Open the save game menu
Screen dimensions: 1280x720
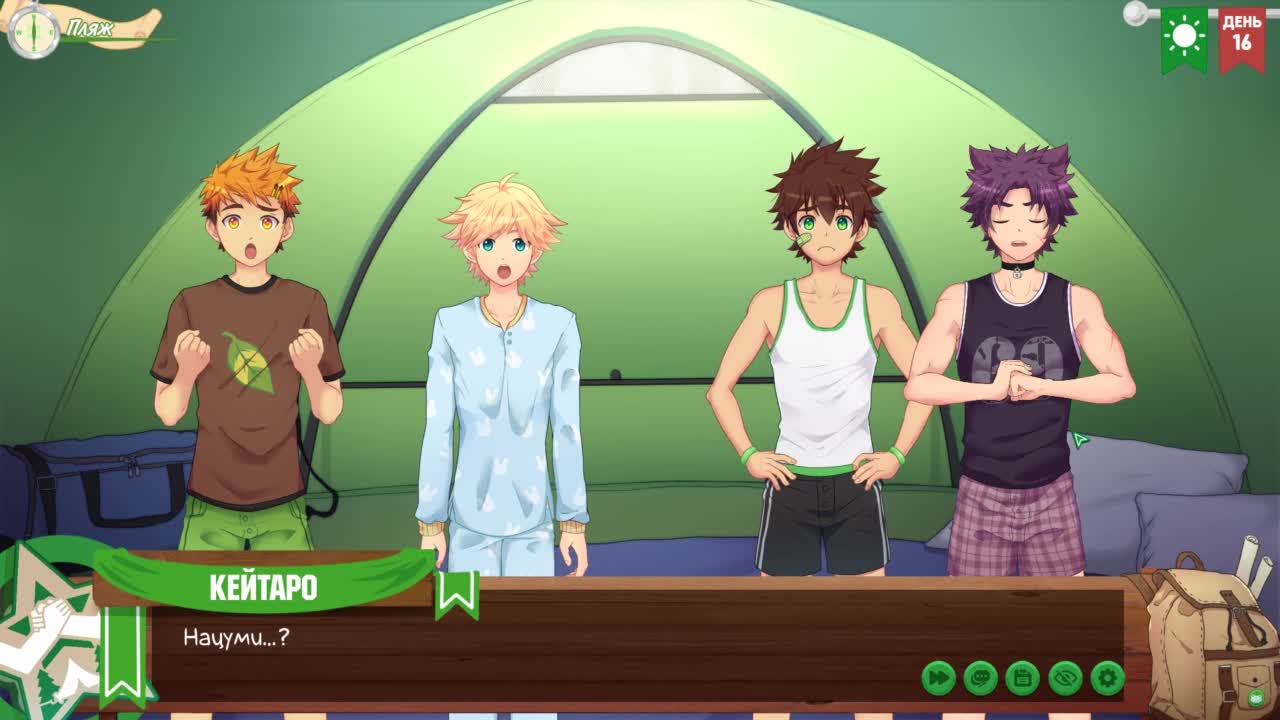tap(1022, 678)
